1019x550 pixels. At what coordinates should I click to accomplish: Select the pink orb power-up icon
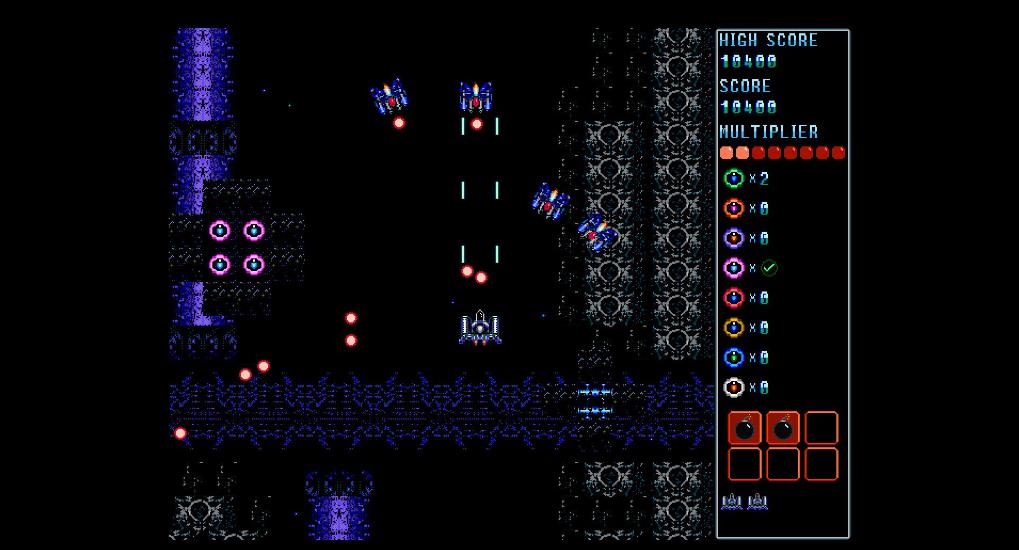point(734,268)
